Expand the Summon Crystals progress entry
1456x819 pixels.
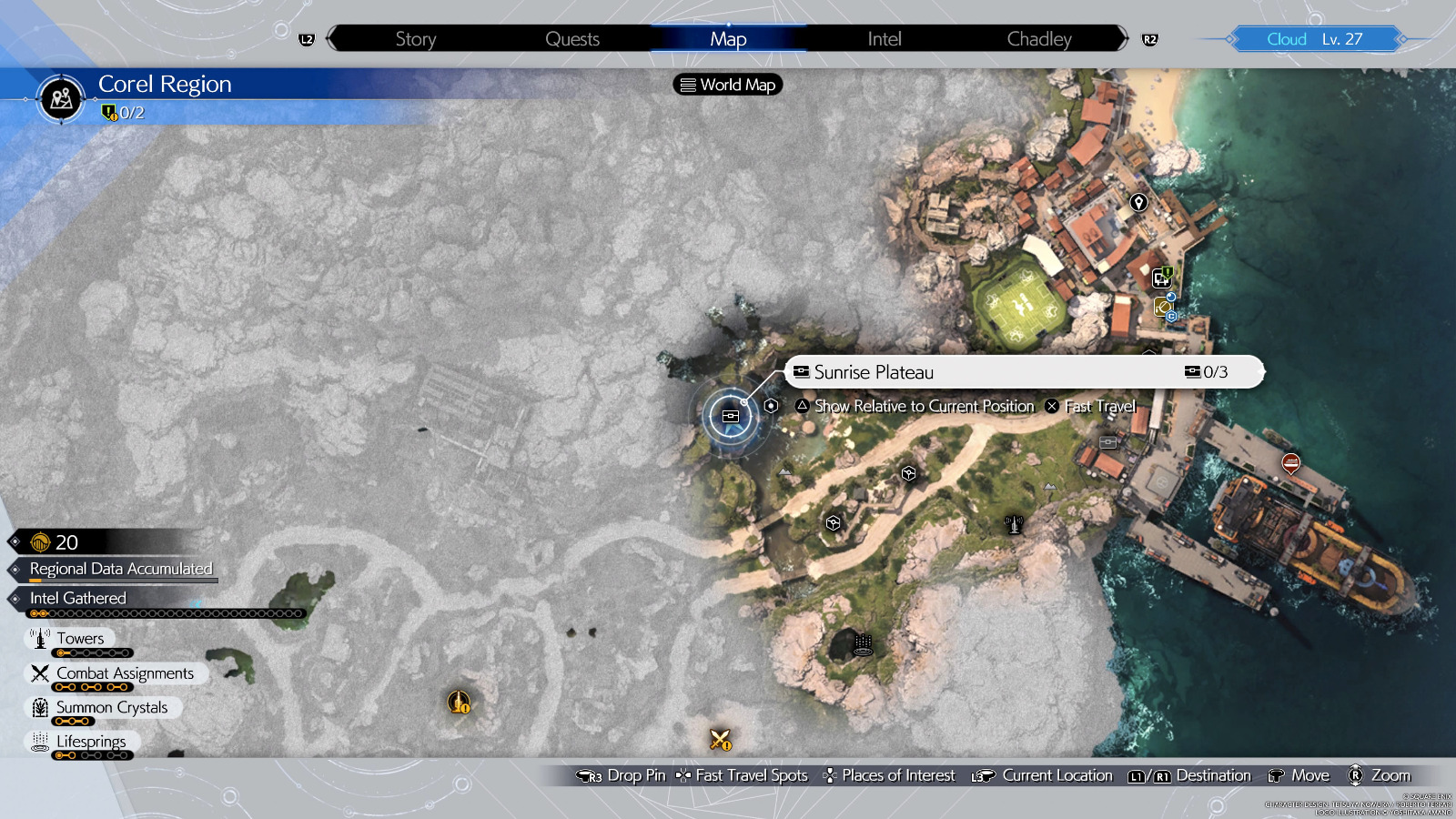pyautogui.click(x=111, y=707)
